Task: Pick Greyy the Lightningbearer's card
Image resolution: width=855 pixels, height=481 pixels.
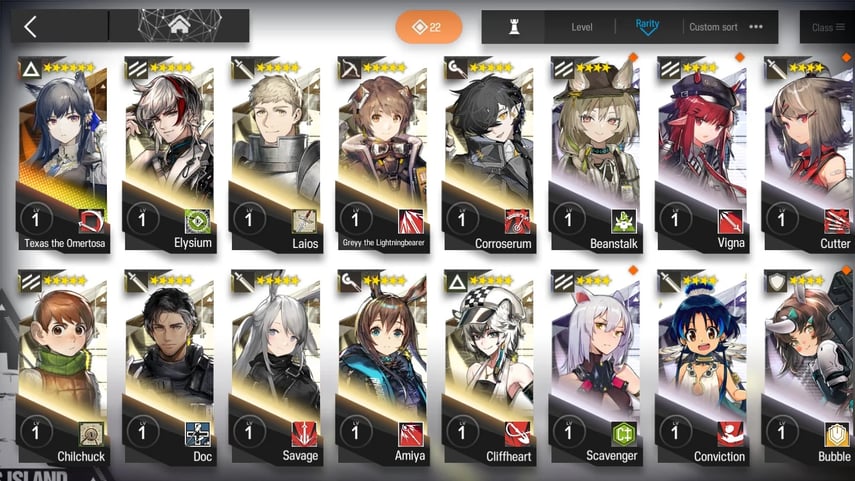Action: click(383, 150)
